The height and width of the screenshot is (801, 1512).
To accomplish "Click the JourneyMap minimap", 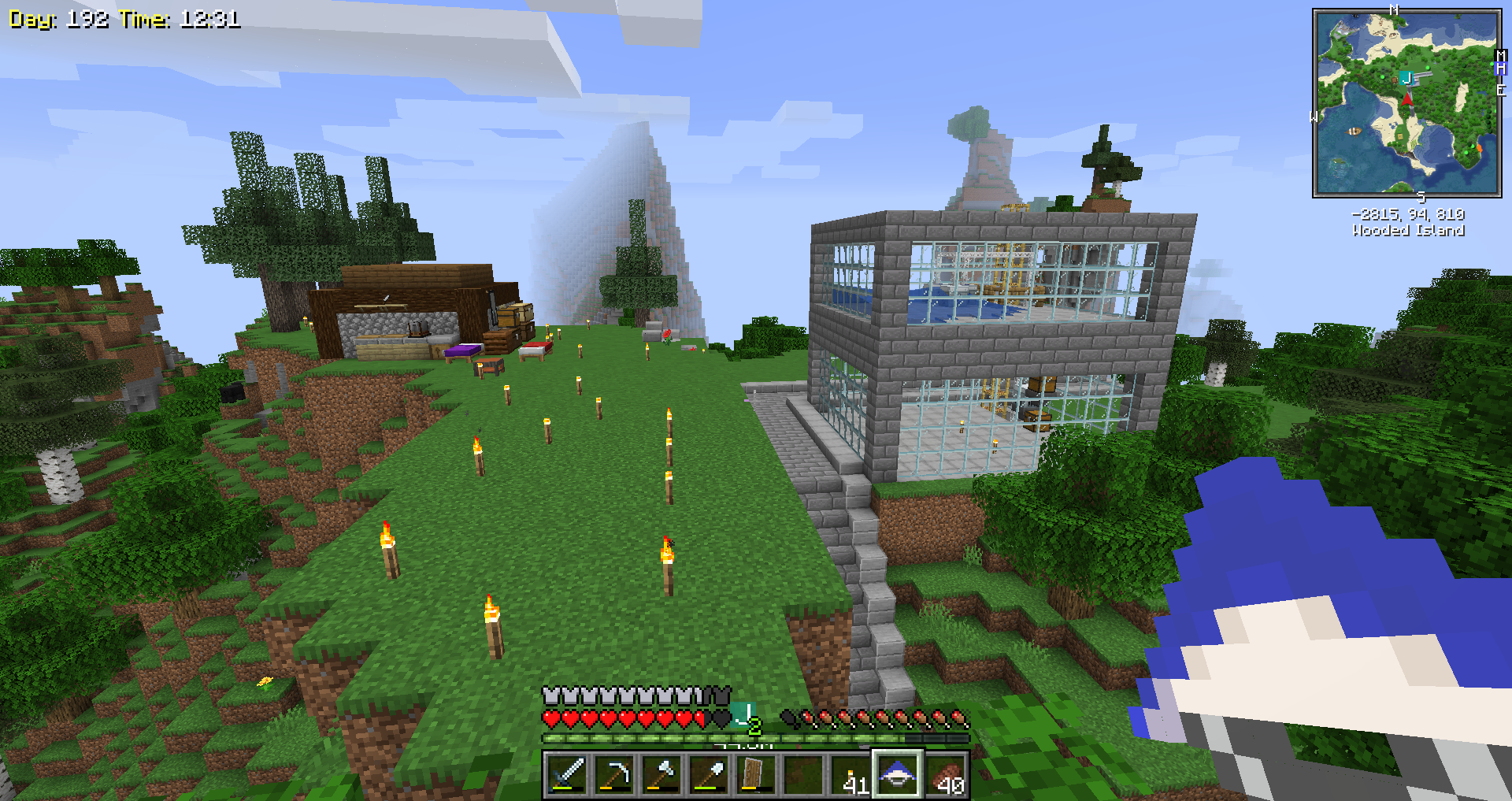I will pos(1406,103).
